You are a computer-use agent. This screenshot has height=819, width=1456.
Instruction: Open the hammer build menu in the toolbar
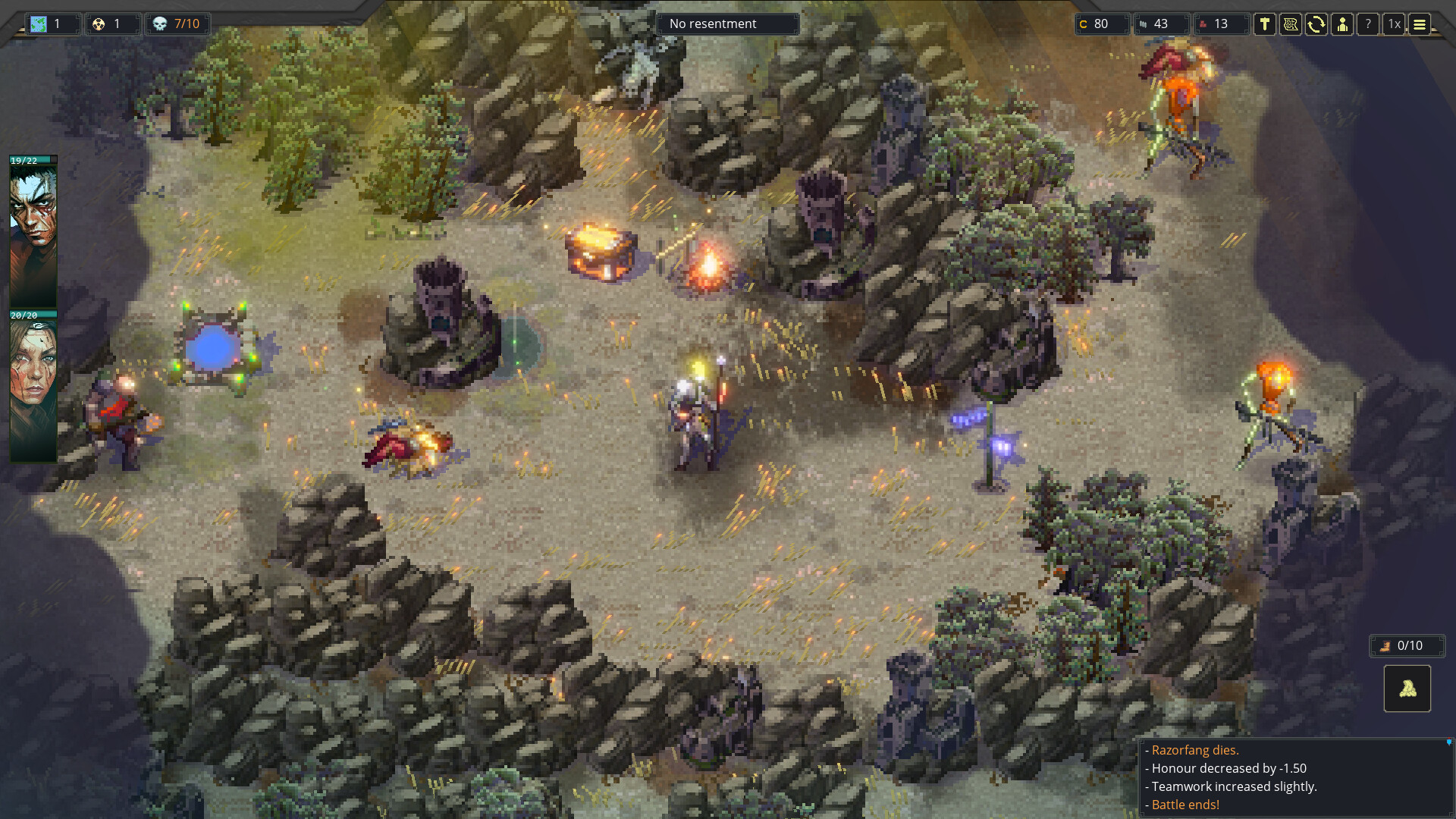(x=1265, y=24)
